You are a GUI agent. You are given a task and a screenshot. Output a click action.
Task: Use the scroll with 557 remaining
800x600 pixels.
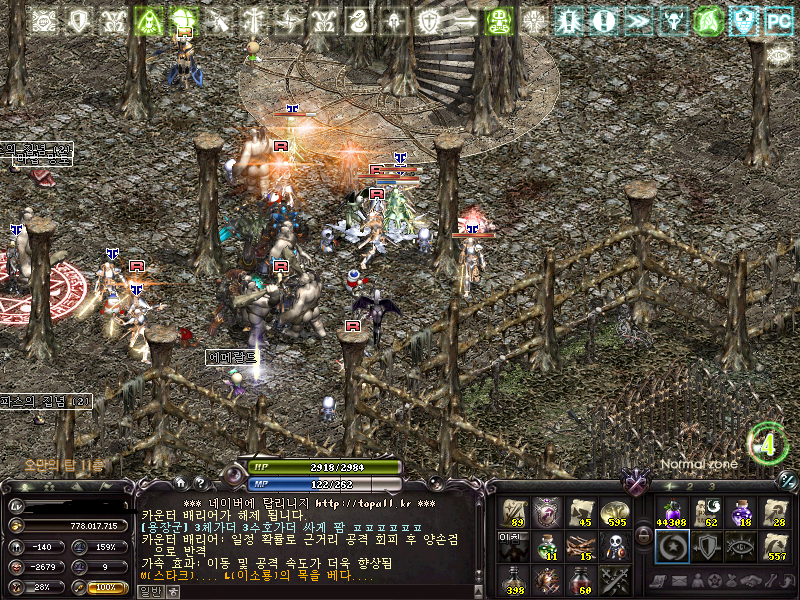(775, 546)
